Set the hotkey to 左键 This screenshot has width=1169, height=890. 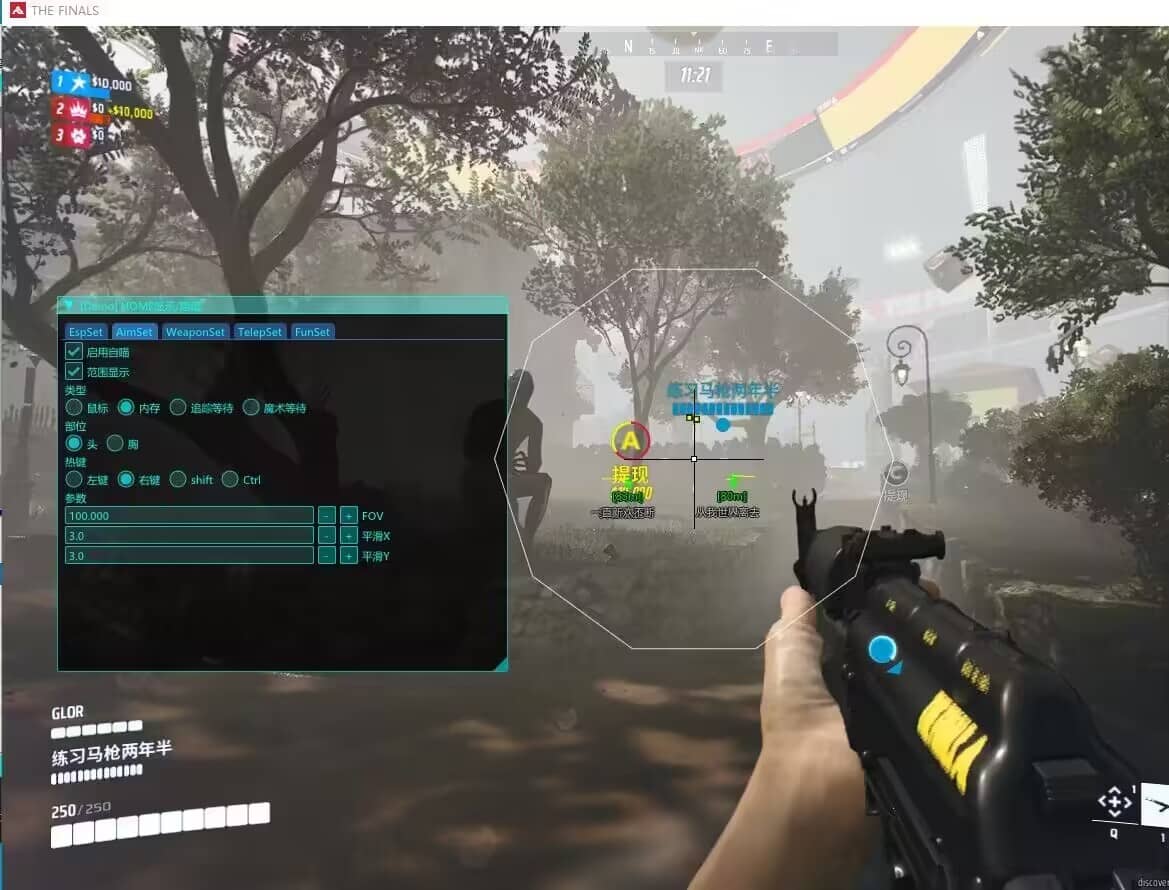[74, 480]
